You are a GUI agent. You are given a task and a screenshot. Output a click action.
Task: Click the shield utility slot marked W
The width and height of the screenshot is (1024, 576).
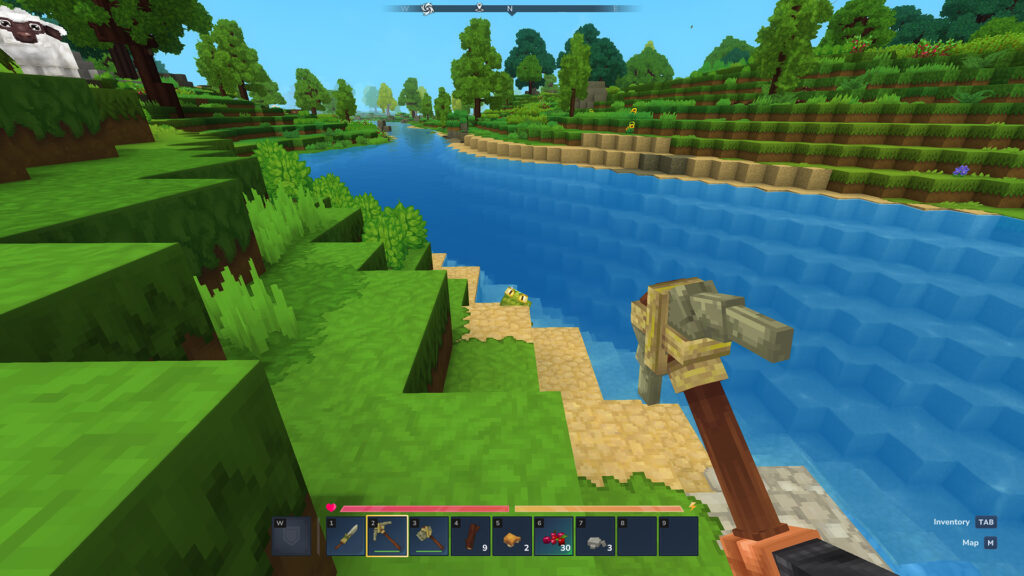point(290,536)
